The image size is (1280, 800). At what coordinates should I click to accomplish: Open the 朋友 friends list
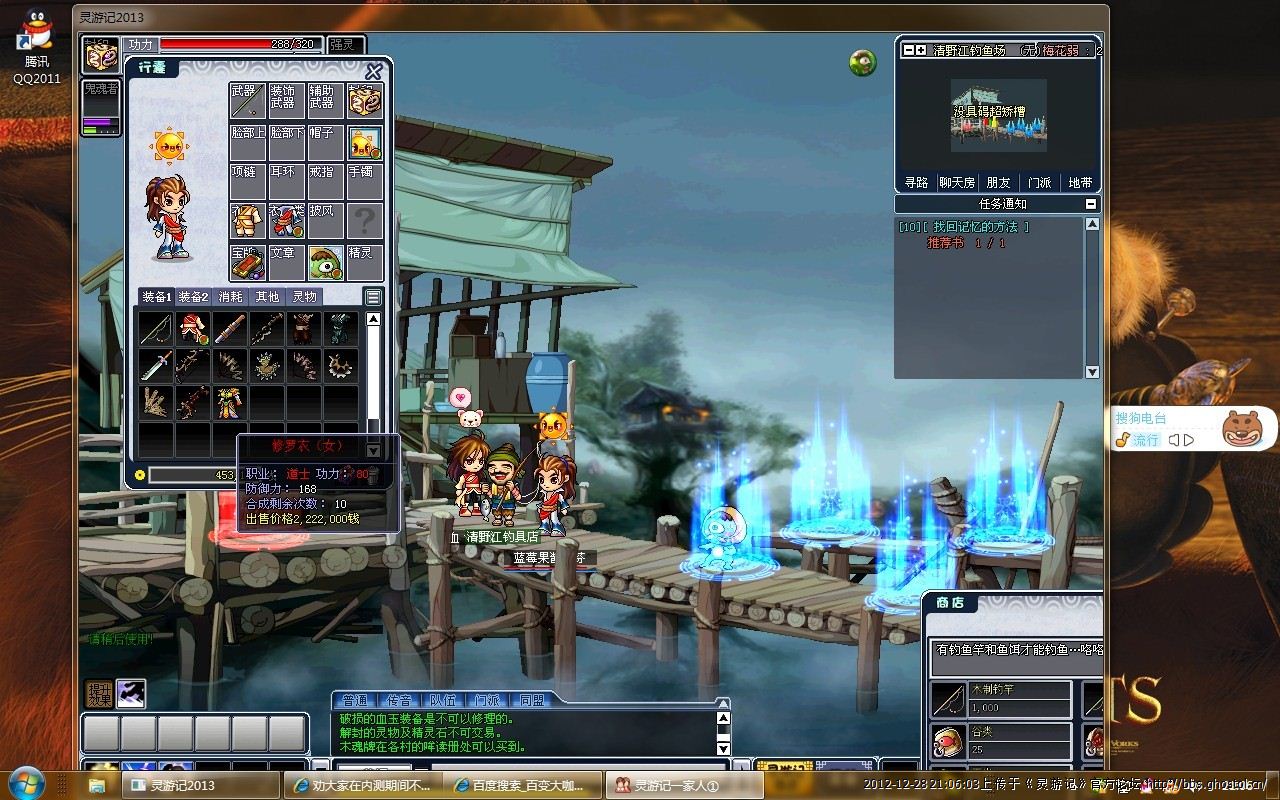click(x=998, y=183)
